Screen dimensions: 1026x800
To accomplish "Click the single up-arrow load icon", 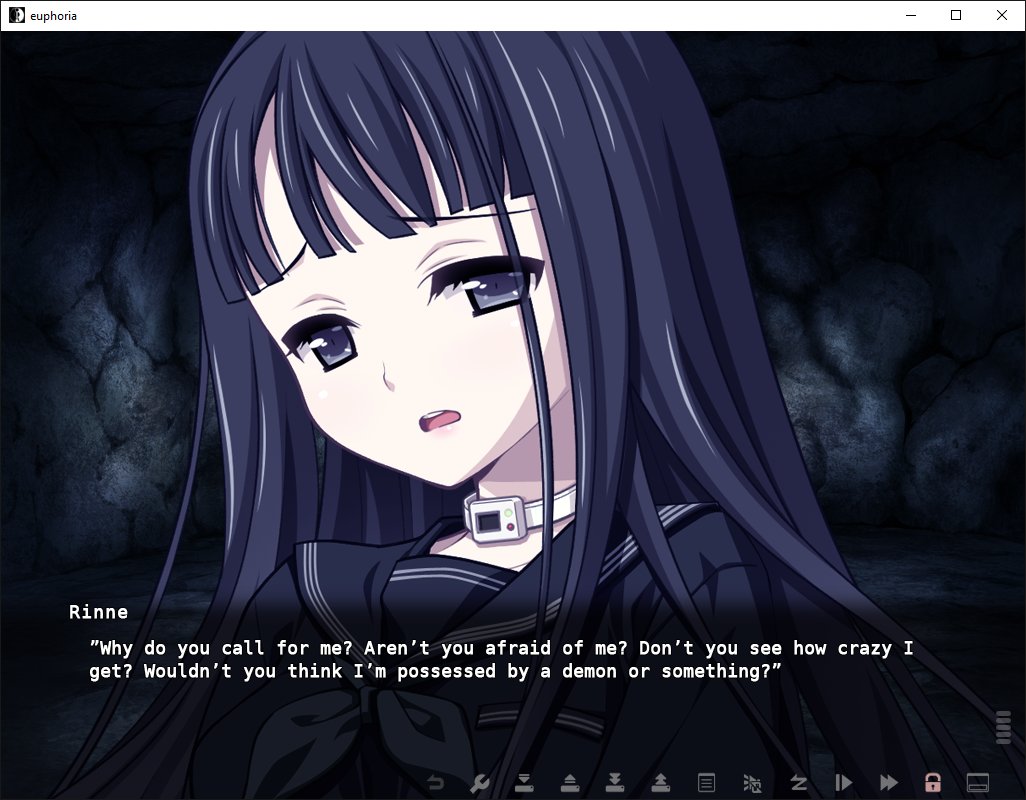I will (x=569, y=782).
